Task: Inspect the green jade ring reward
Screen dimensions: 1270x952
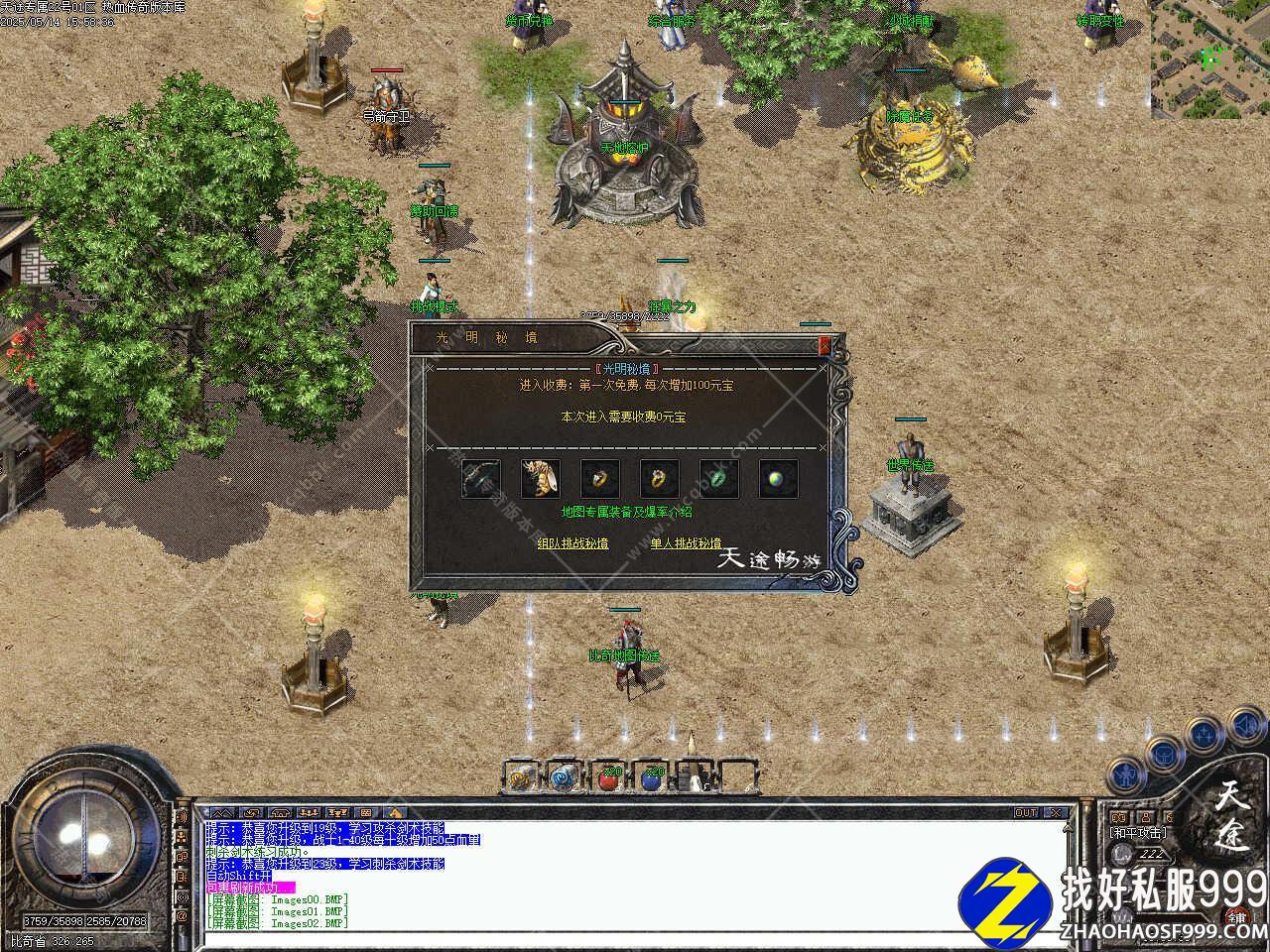Action: click(719, 479)
